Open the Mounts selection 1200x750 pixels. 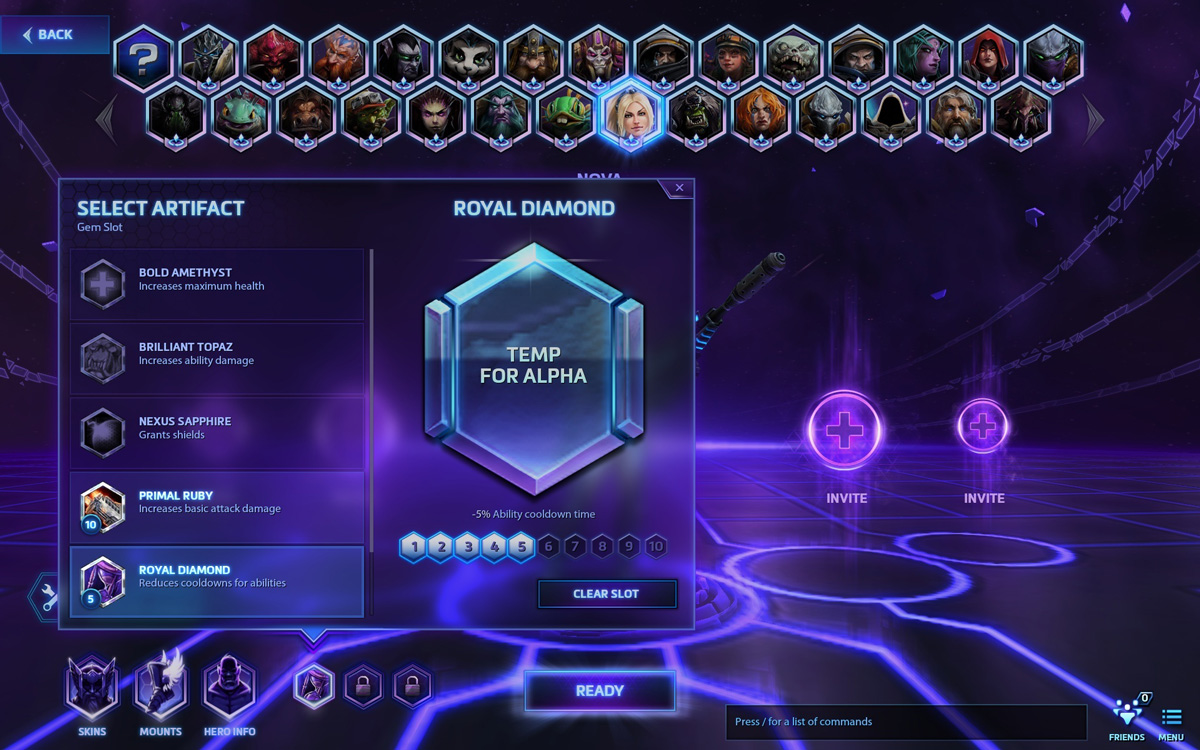[x=160, y=690]
